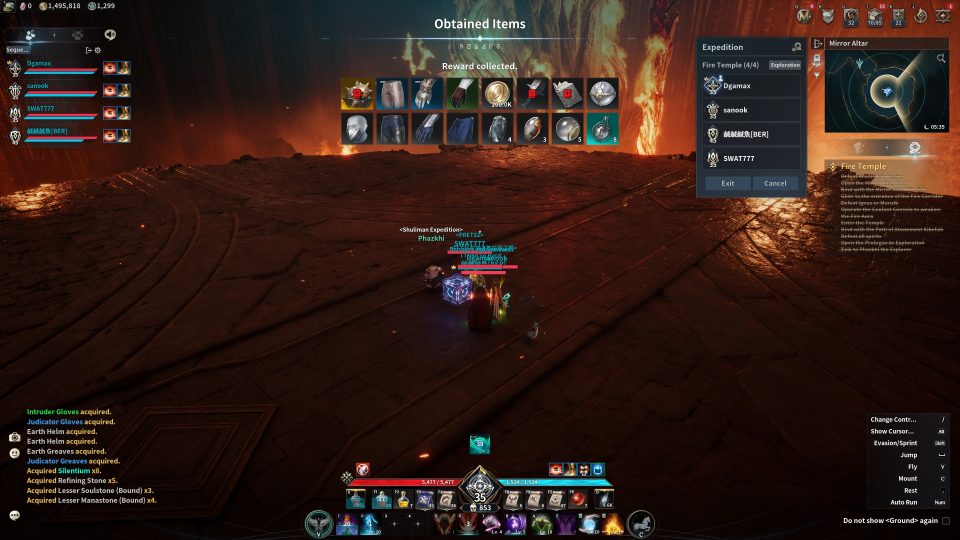Select the grey face mask reward item
The image size is (960, 540).
356,128
